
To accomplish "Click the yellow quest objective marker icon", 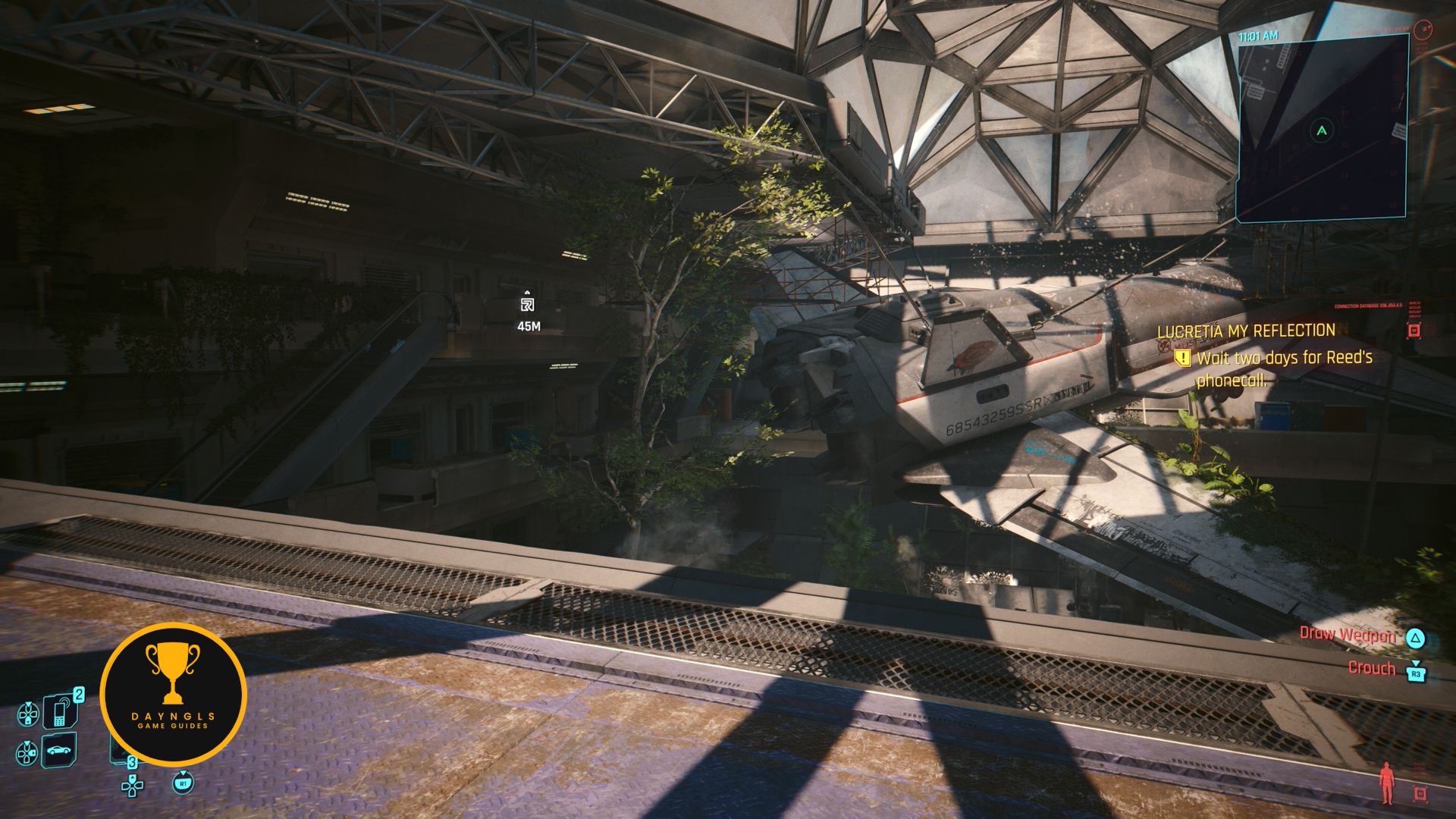I will coord(1181,358).
